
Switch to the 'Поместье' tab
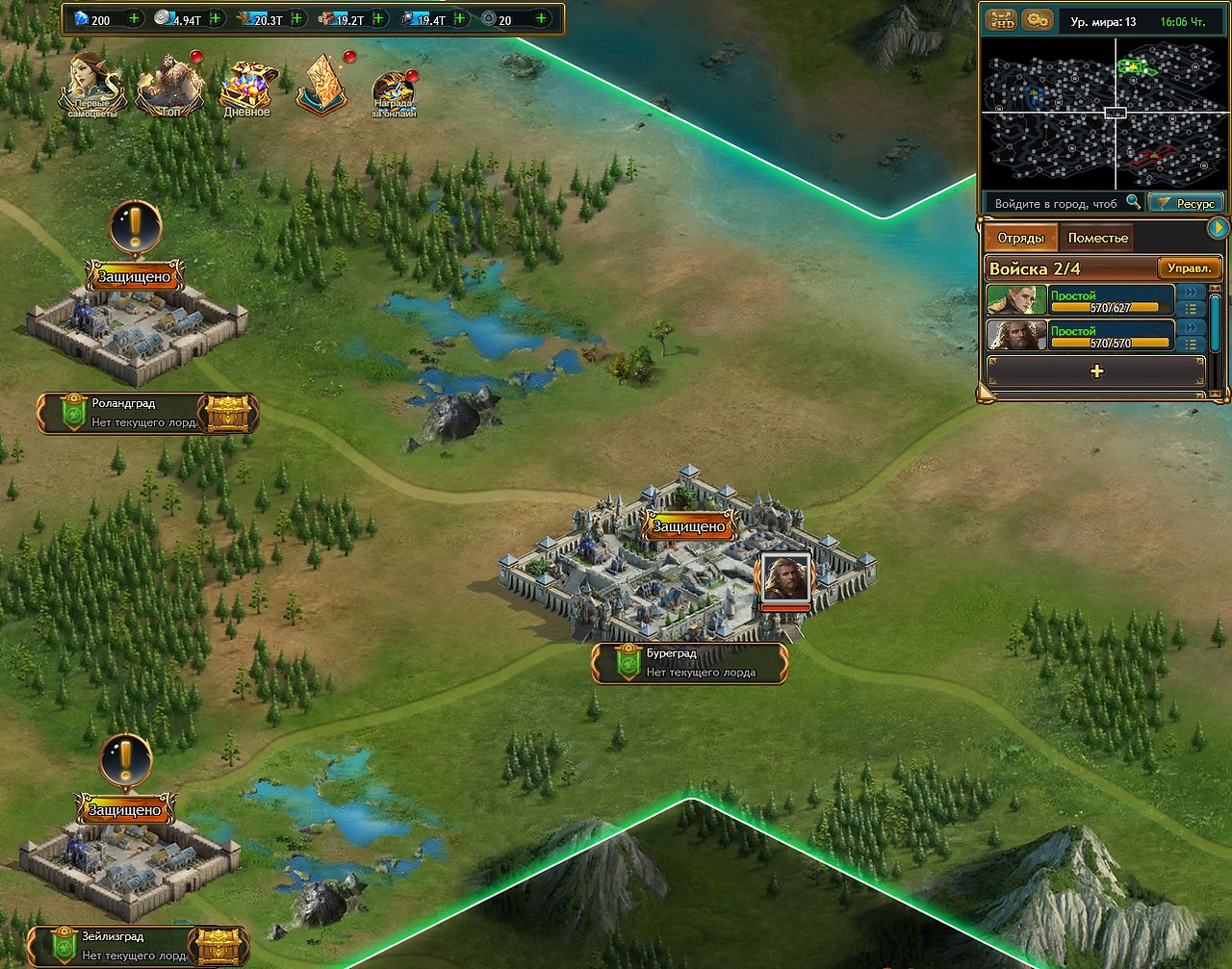pyautogui.click(x=1097, y=238)
